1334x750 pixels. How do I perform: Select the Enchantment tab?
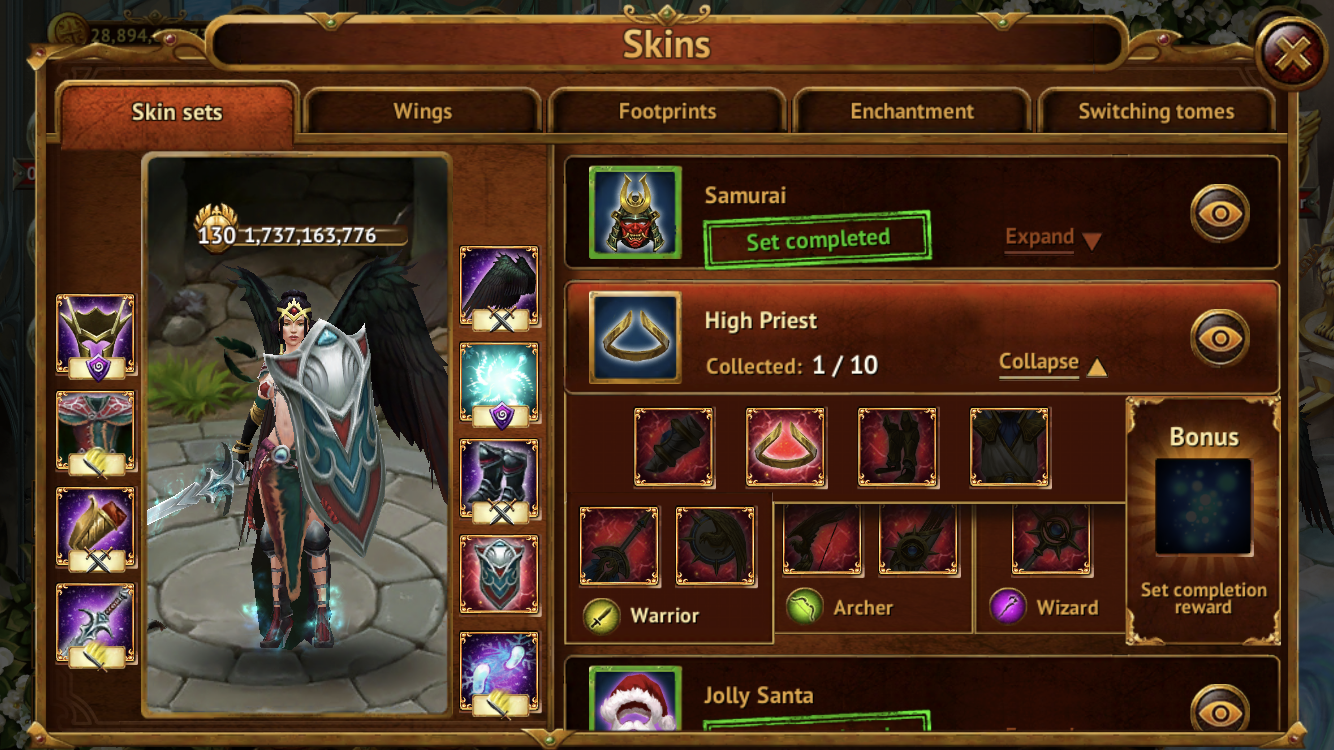912,111
